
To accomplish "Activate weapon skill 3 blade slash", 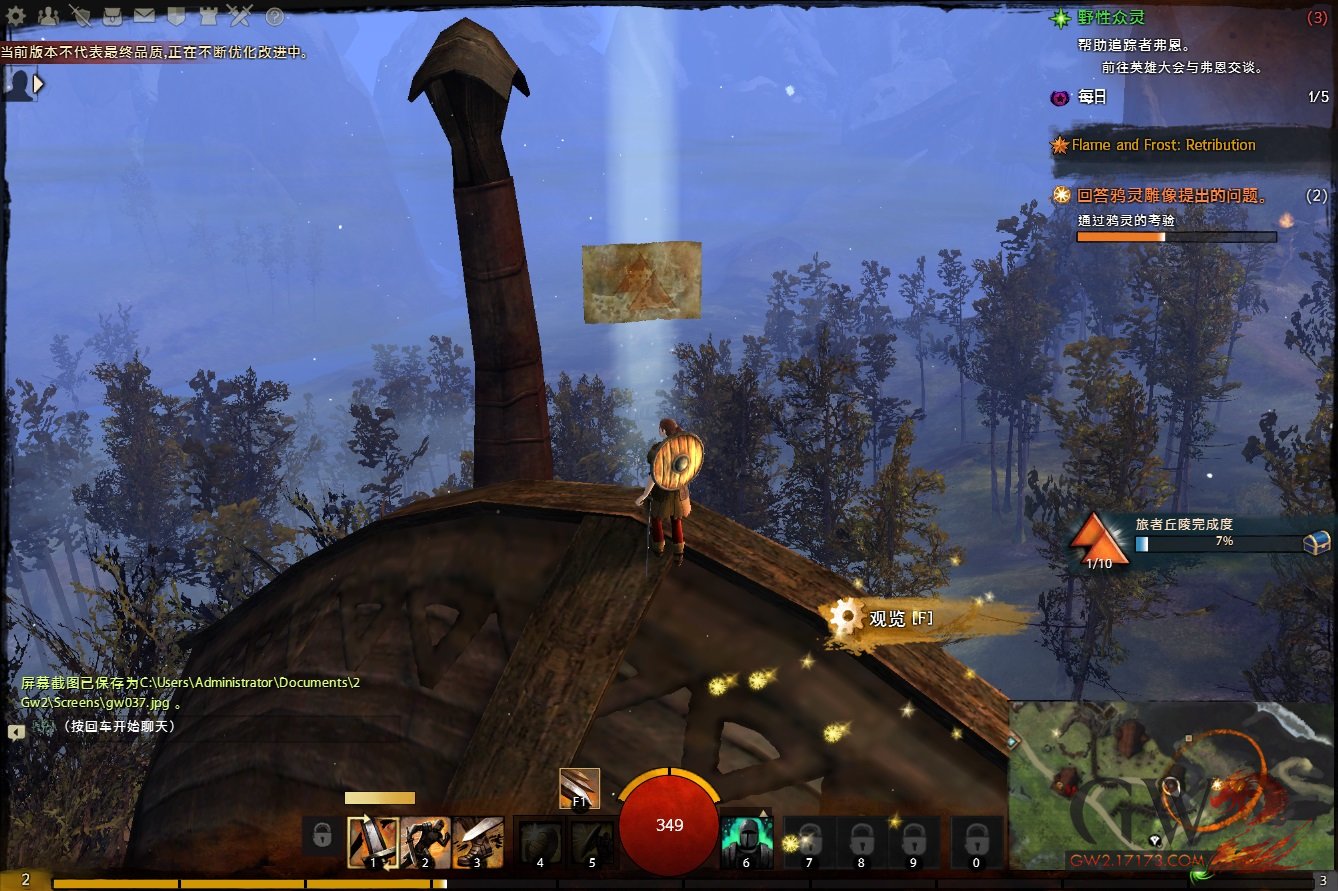I will [x=478, y=842].
